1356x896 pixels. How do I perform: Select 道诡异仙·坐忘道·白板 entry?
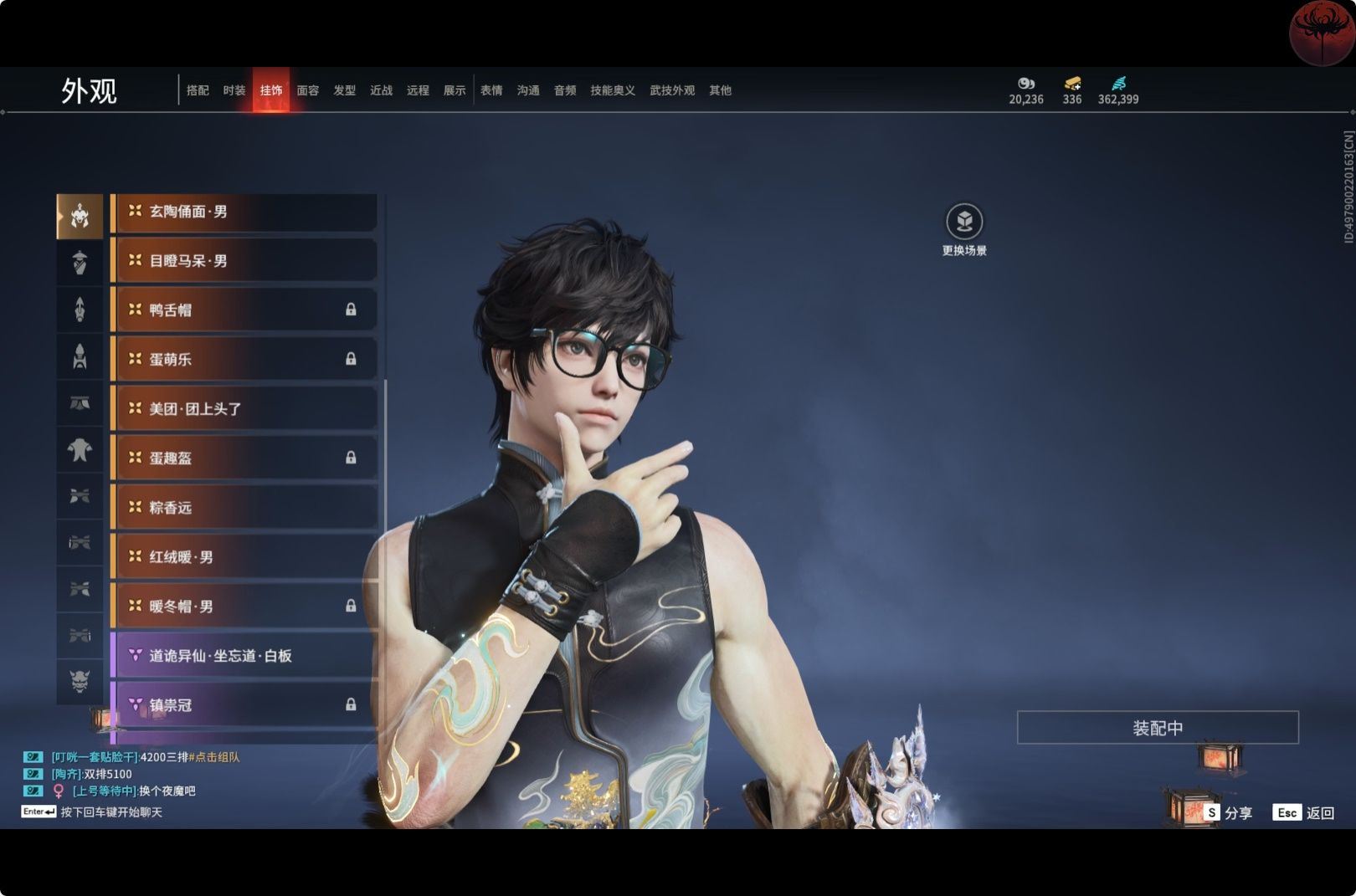(x=244, y=656)
